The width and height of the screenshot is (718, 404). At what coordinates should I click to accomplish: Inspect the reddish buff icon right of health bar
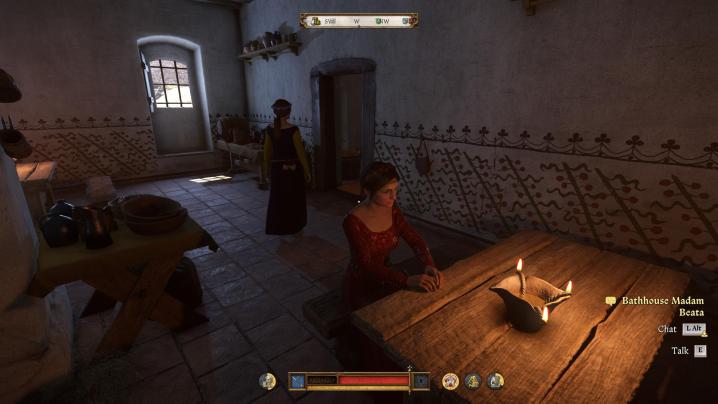451,381
